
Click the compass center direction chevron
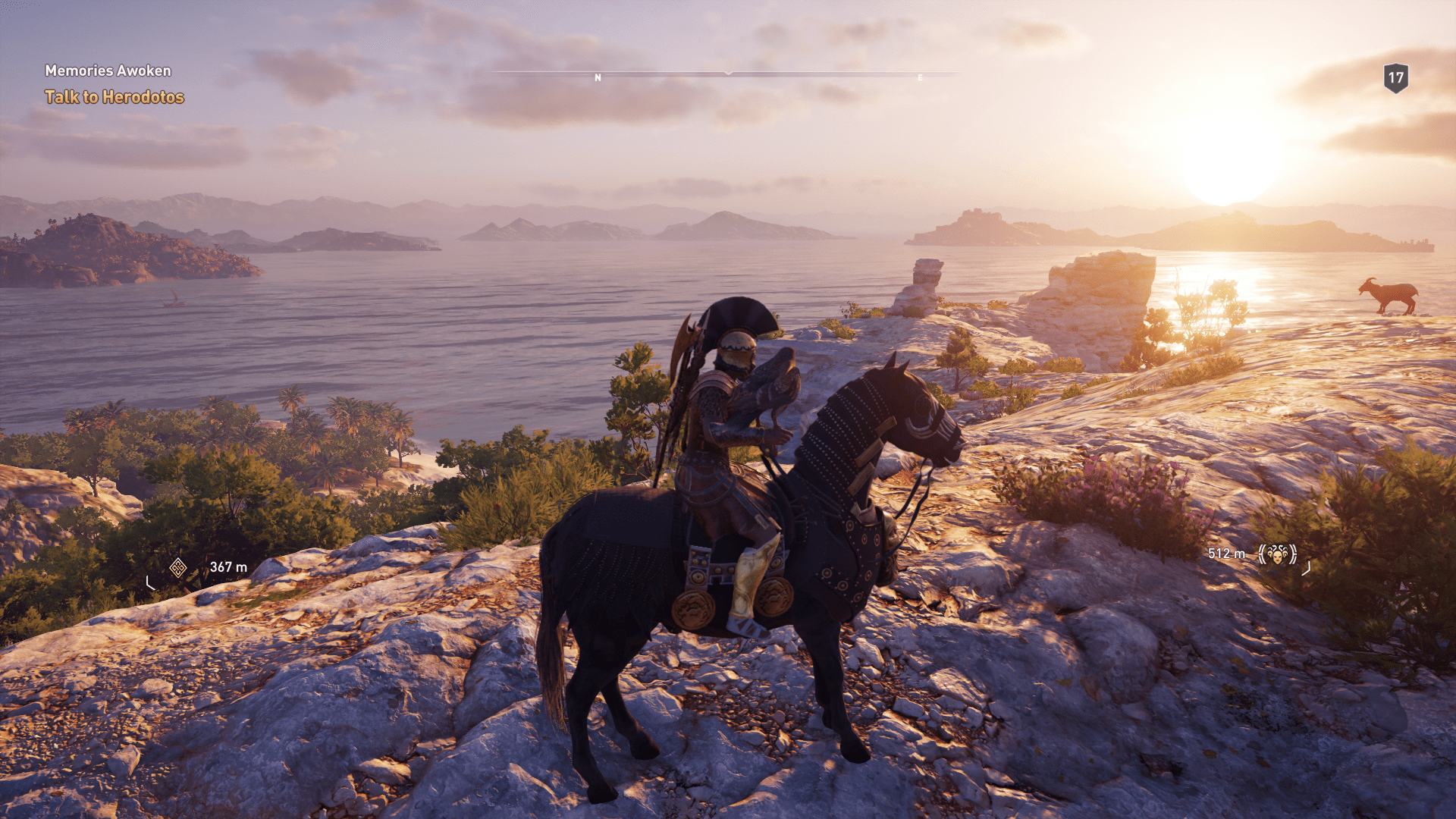click(728, 74)
